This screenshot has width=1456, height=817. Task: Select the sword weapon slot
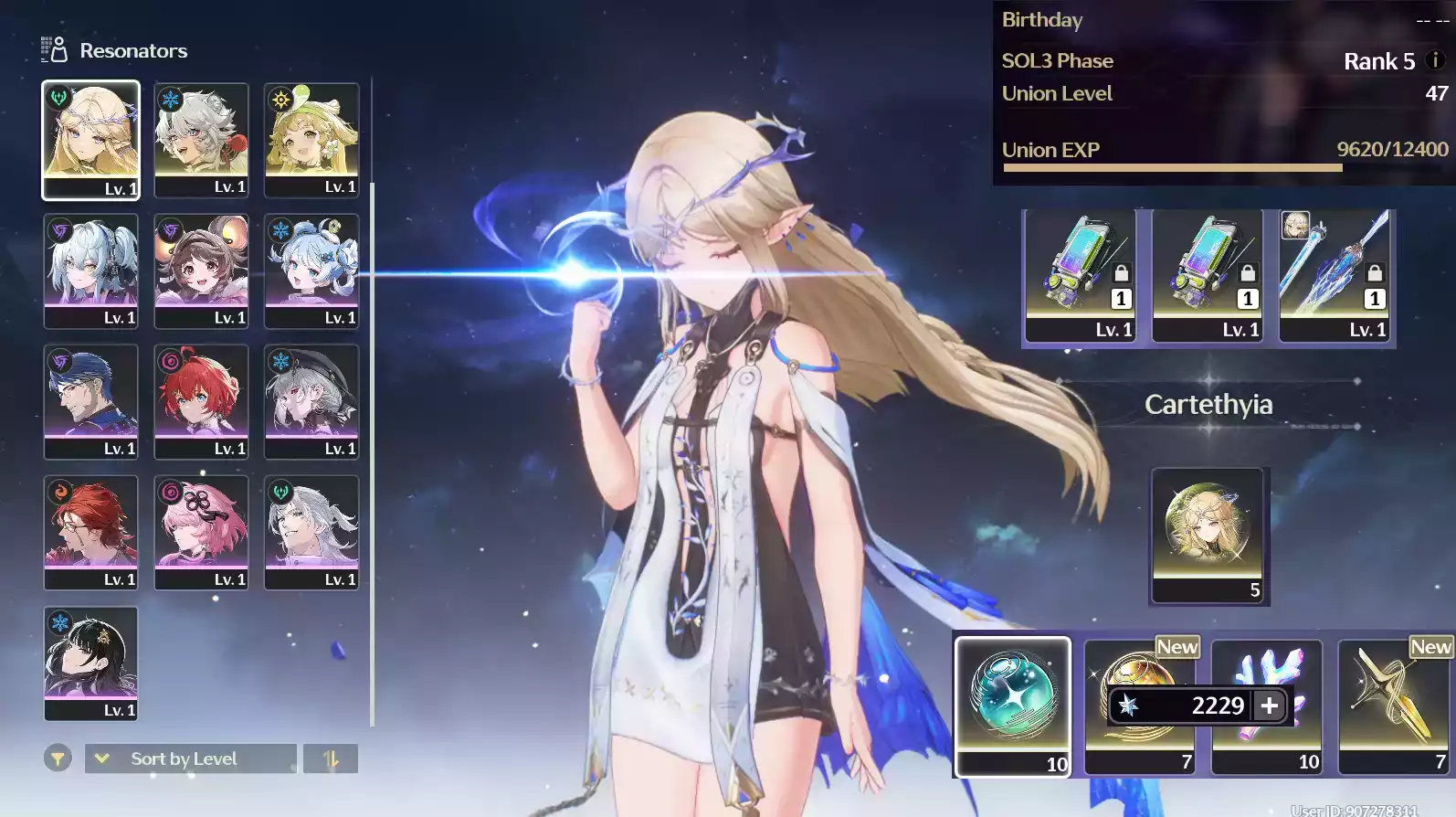(1334, 275)
